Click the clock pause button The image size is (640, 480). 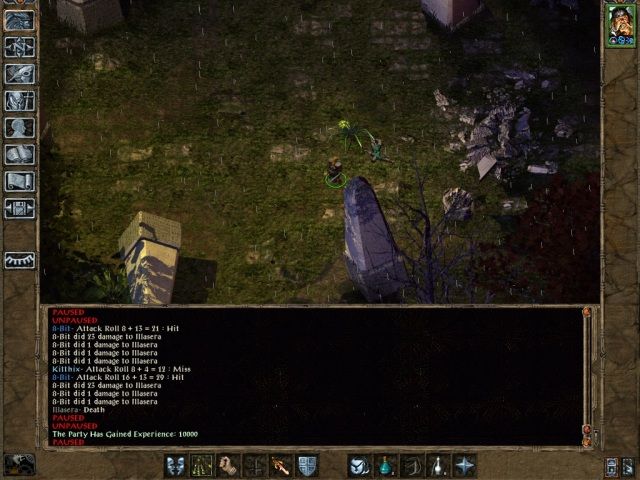pyautogui.click(x=19, y=465)
